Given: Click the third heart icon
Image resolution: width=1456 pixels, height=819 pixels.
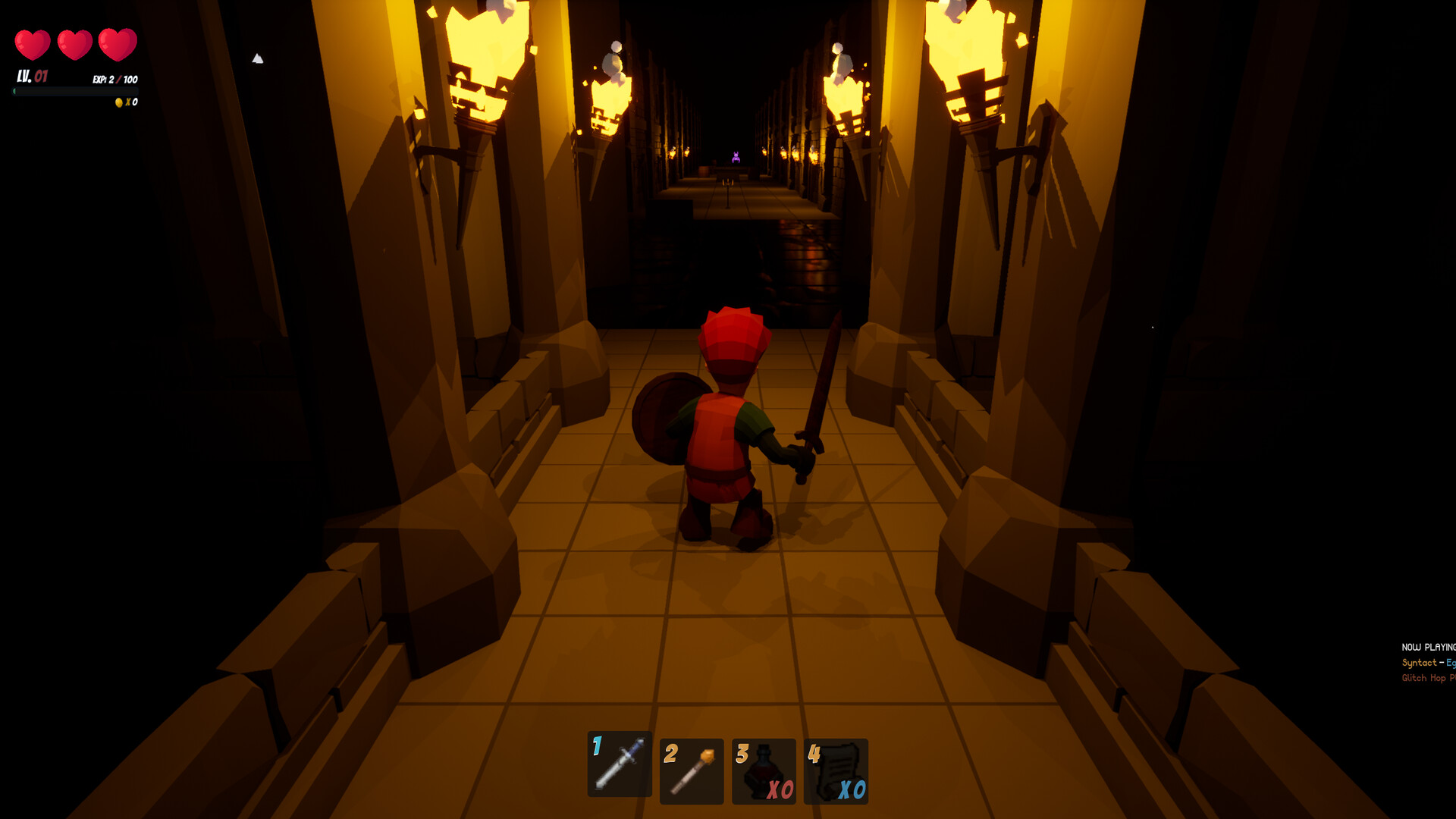Looking at the screenshot, I should click(x=118, y=43).
